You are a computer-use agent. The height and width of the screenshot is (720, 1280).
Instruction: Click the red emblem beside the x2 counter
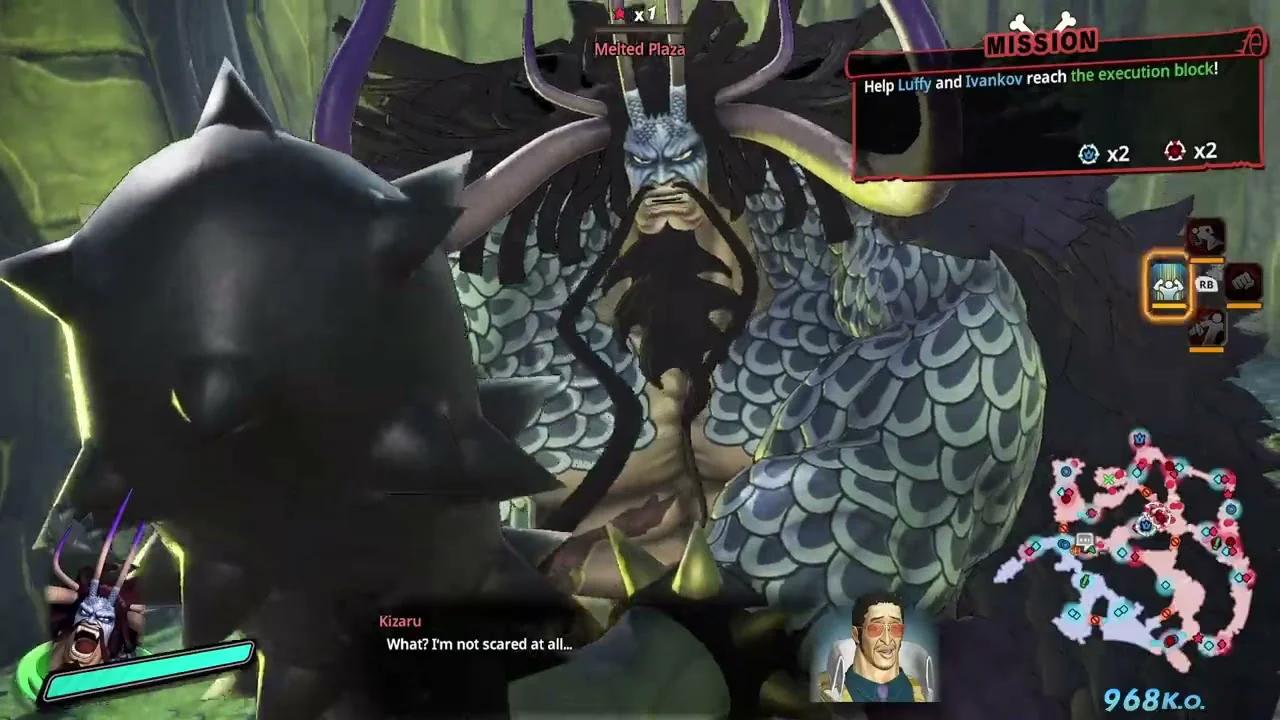coord(1175,152)
